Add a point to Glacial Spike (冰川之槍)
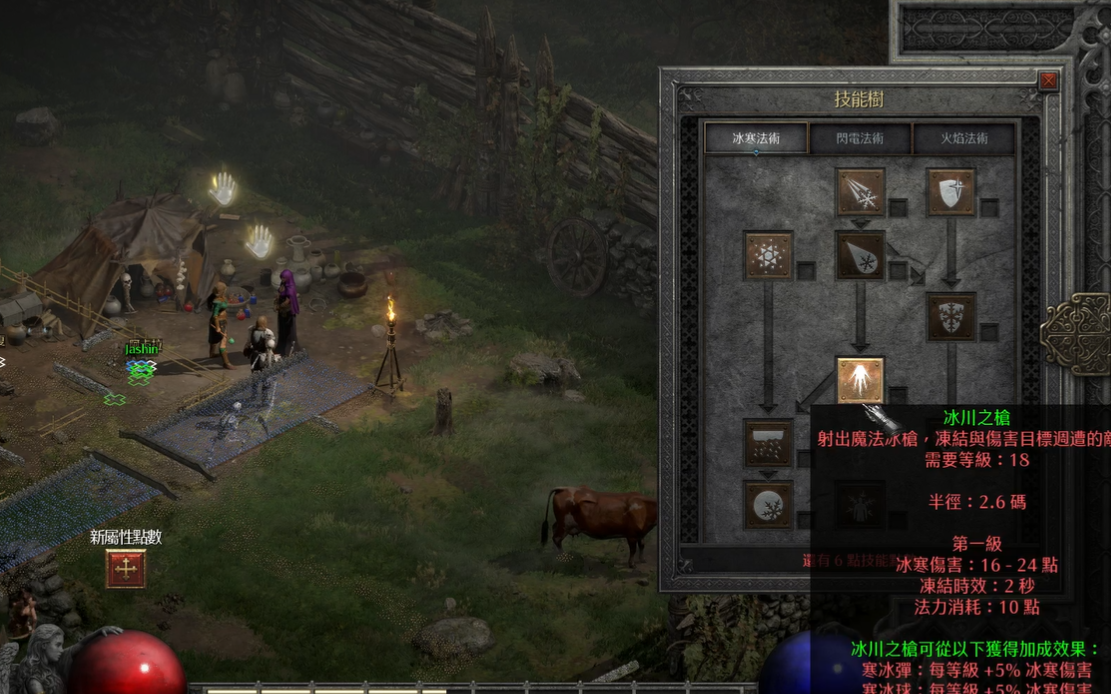The height and width of the screenshot is (694, 1111). coord(860,381)
